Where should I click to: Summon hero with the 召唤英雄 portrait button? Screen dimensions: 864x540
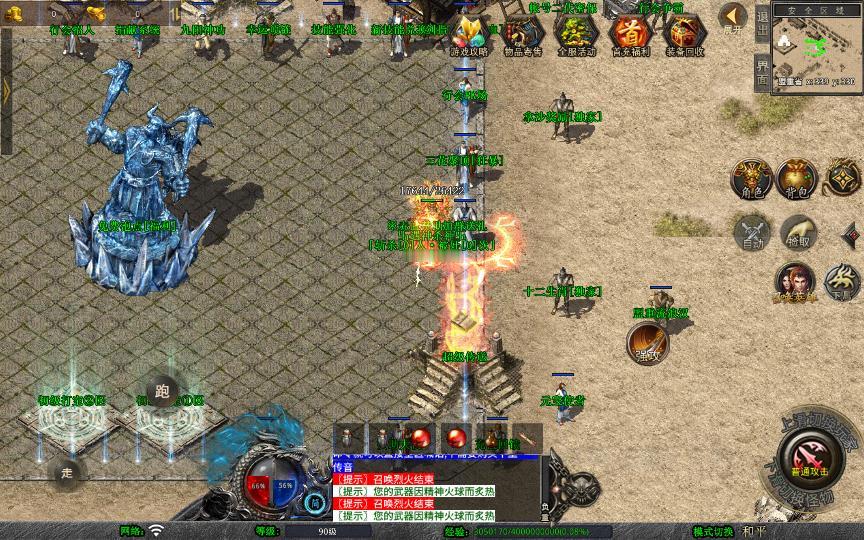(x=796, y=282)
